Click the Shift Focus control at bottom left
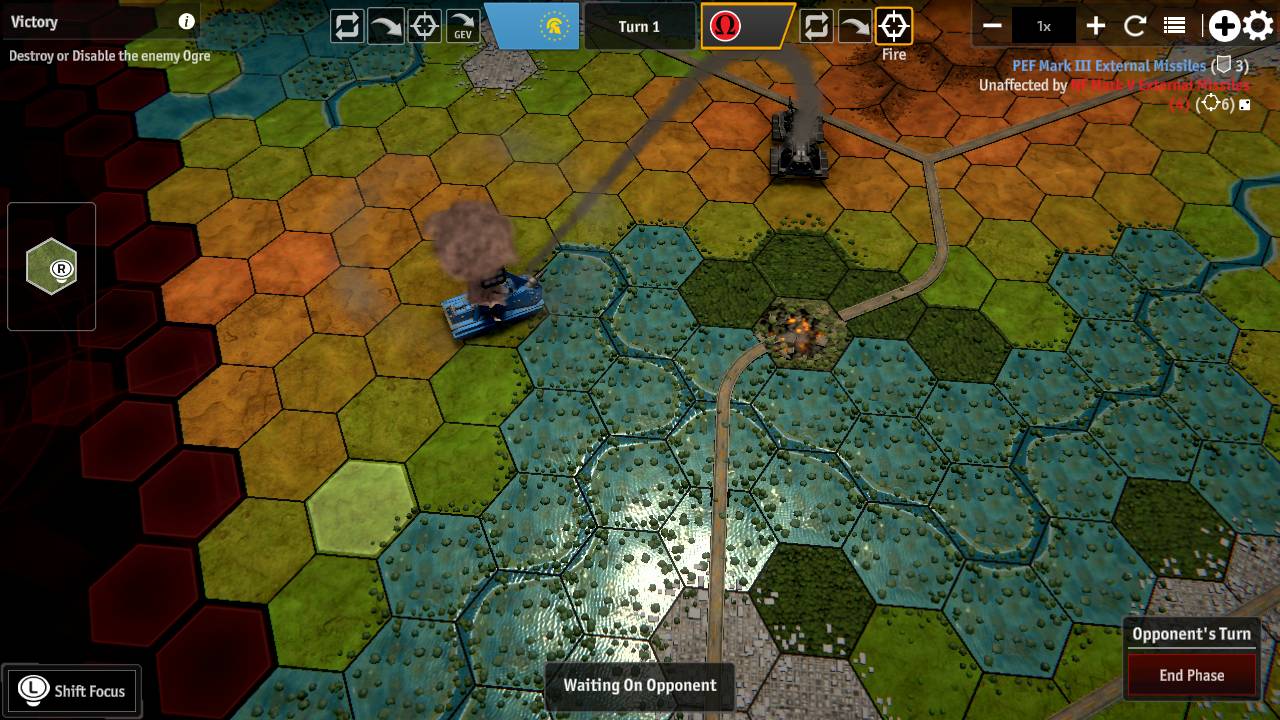This screenshot has height=720, width=1280. (x=72, y=690)
